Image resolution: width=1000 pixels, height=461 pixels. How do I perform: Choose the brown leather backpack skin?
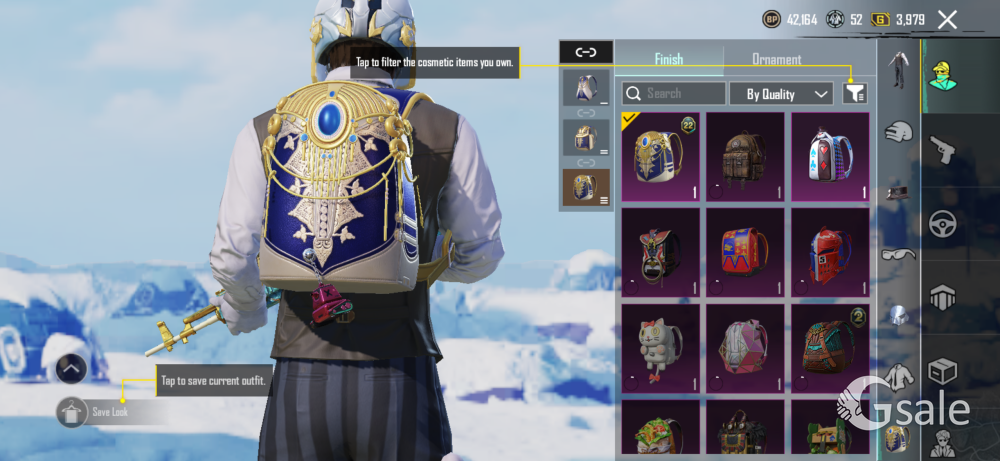point(744,156)
